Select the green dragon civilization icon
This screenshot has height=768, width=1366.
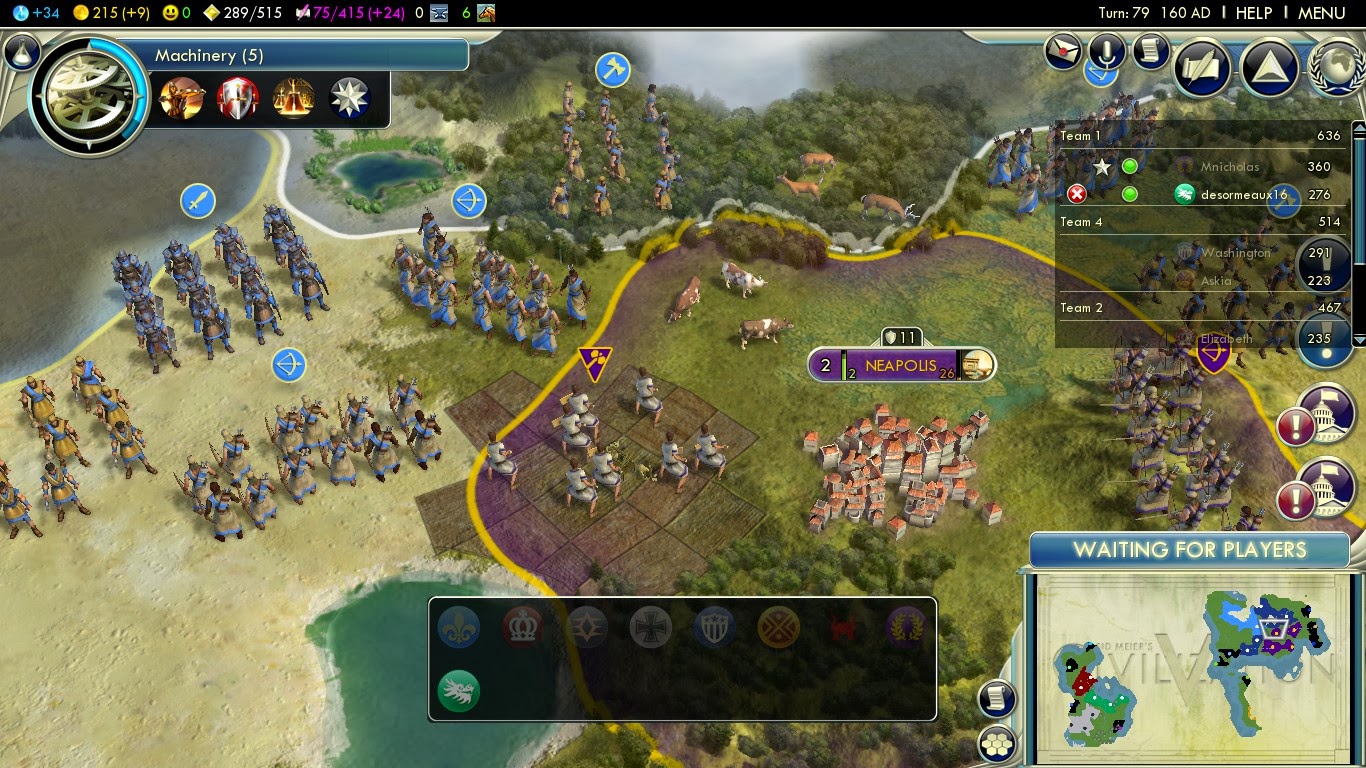[x=459, y=690]
